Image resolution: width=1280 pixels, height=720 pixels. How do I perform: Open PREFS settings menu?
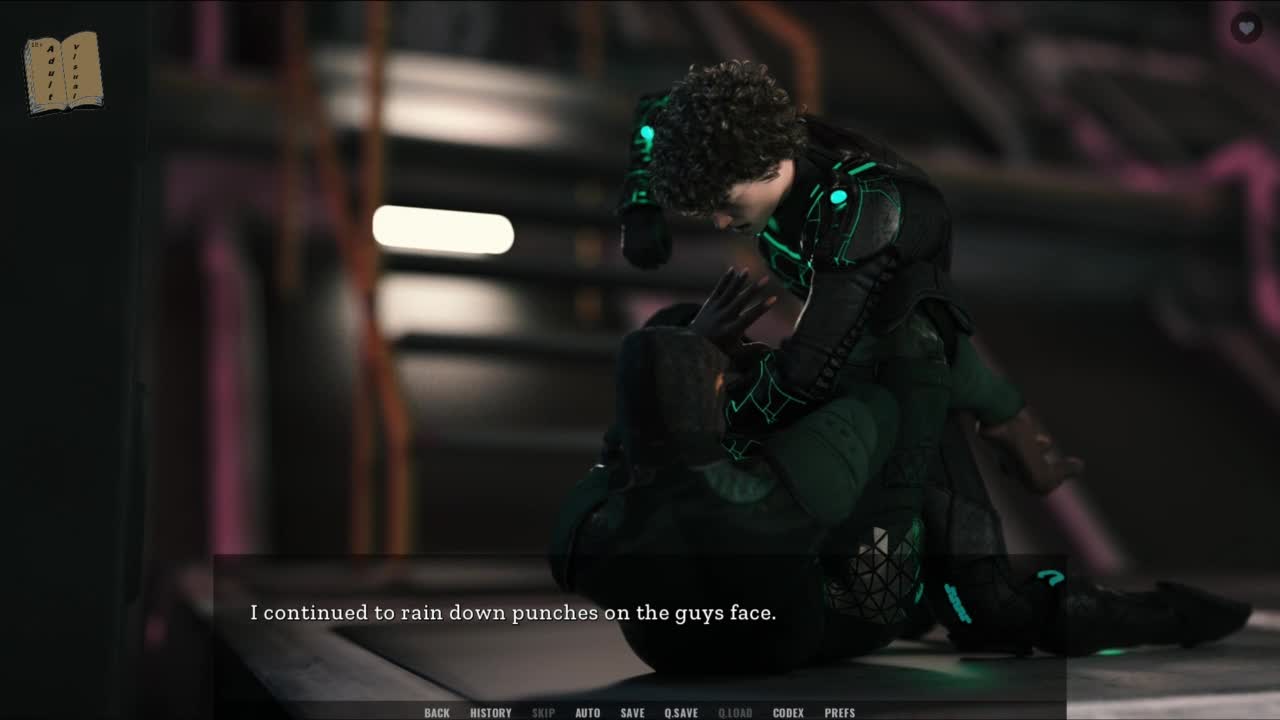[839, 713]
